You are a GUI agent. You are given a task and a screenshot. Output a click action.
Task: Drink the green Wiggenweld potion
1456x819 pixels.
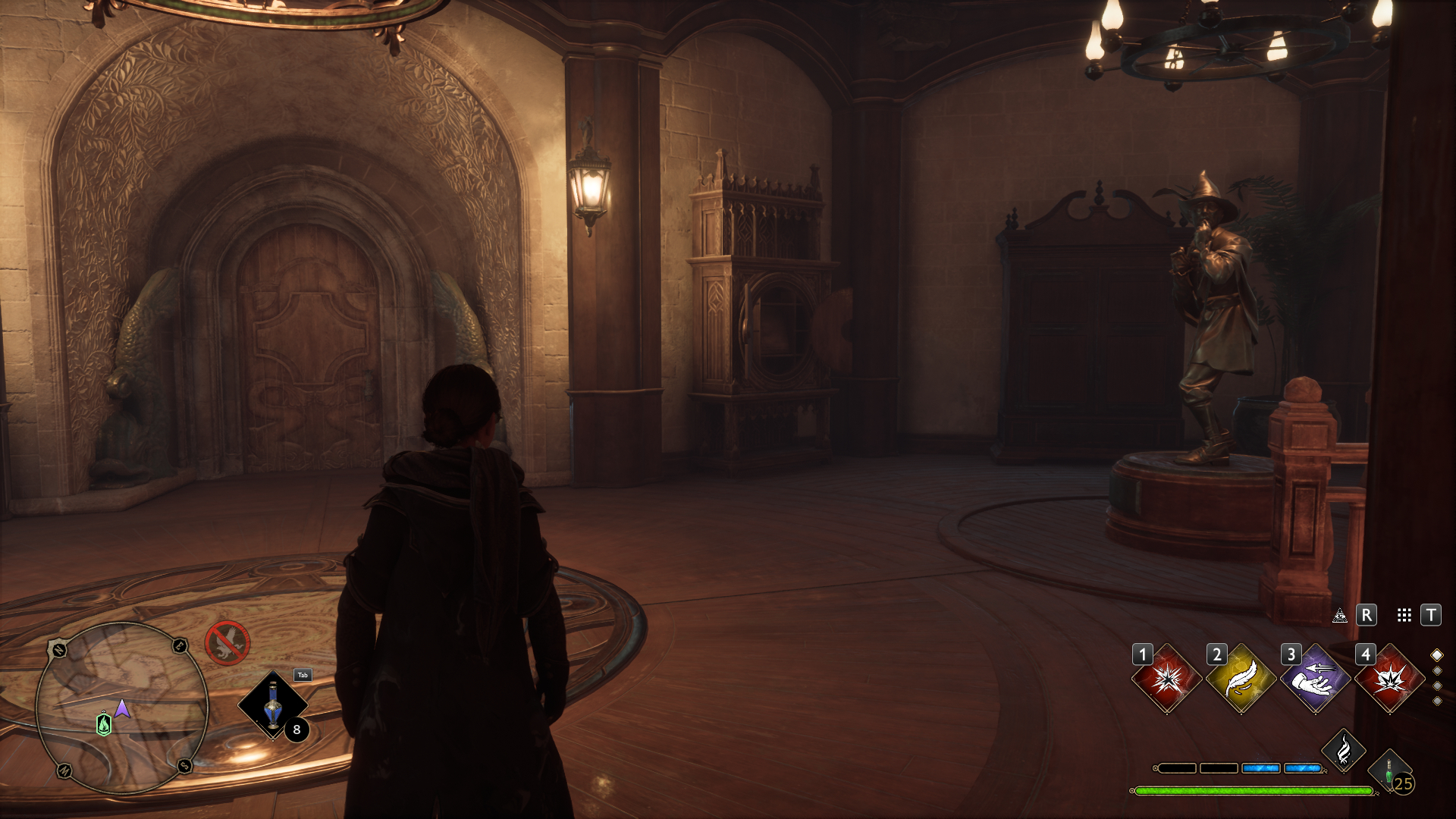[1389, 772]
